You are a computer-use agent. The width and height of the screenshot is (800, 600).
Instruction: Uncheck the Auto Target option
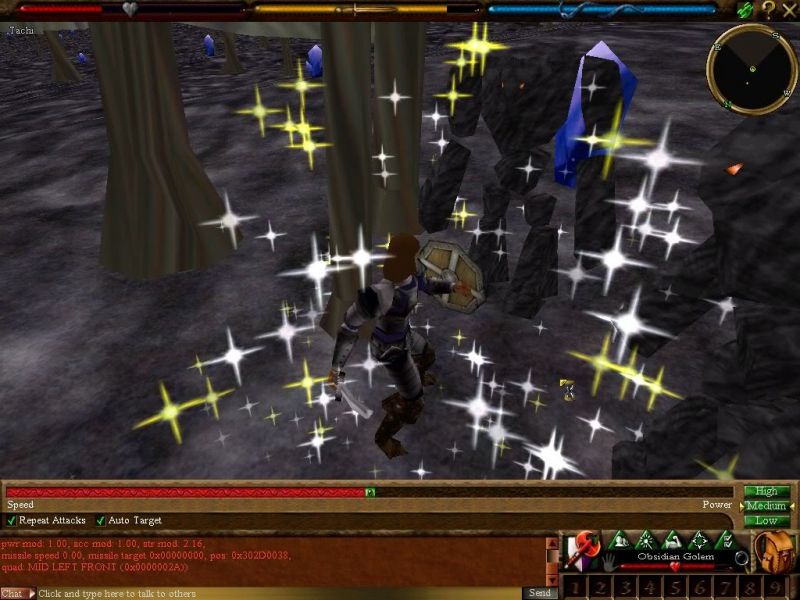point(100,521)
